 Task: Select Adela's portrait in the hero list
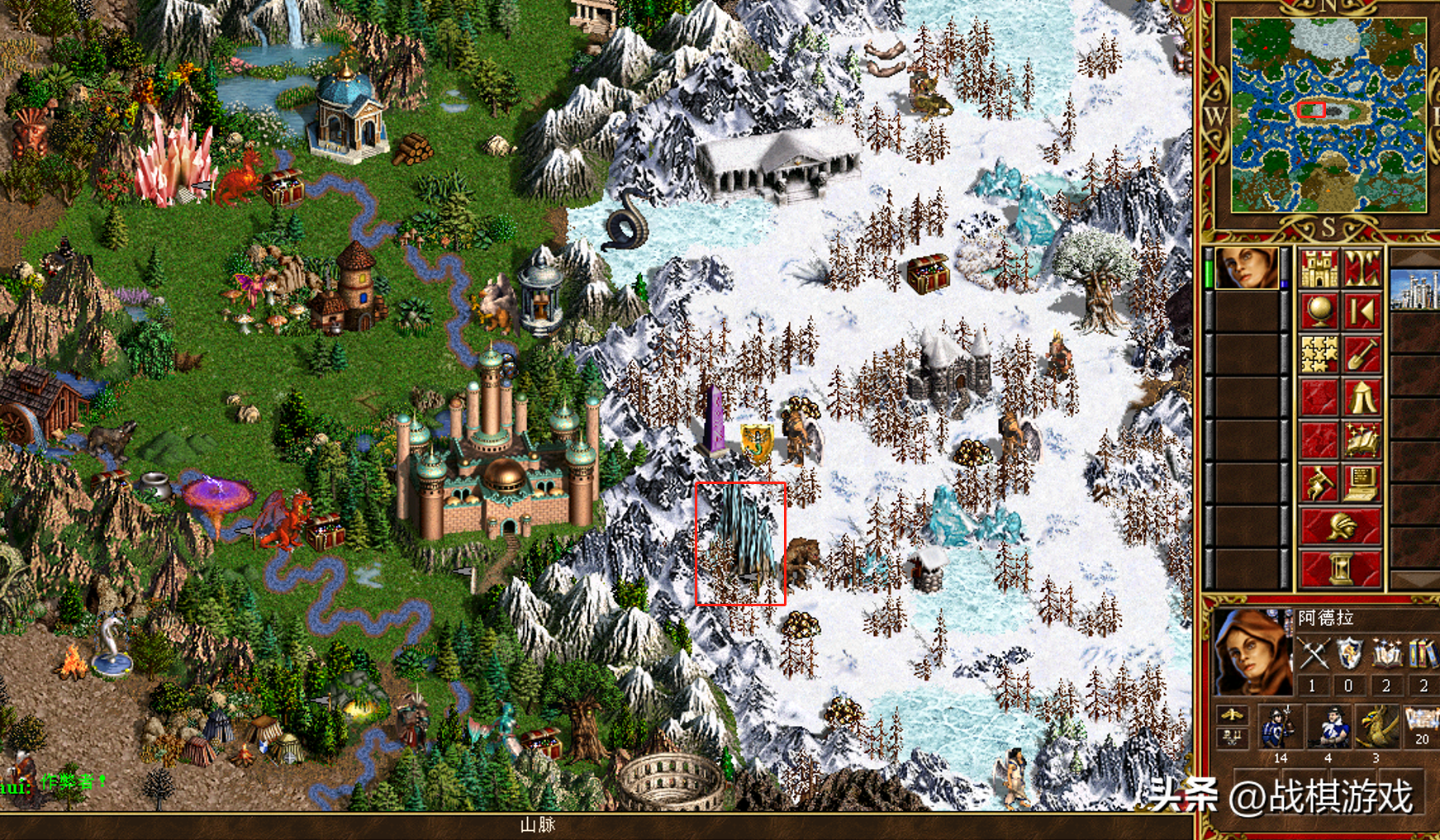(x=1248, y=268)
